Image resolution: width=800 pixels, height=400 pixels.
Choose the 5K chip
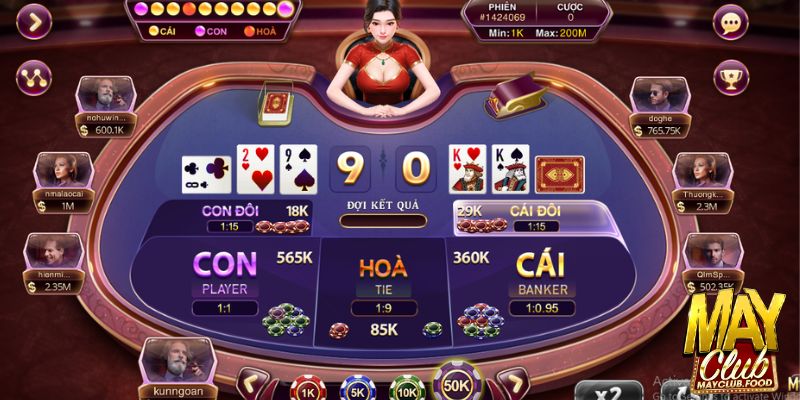tap(355, 388)
